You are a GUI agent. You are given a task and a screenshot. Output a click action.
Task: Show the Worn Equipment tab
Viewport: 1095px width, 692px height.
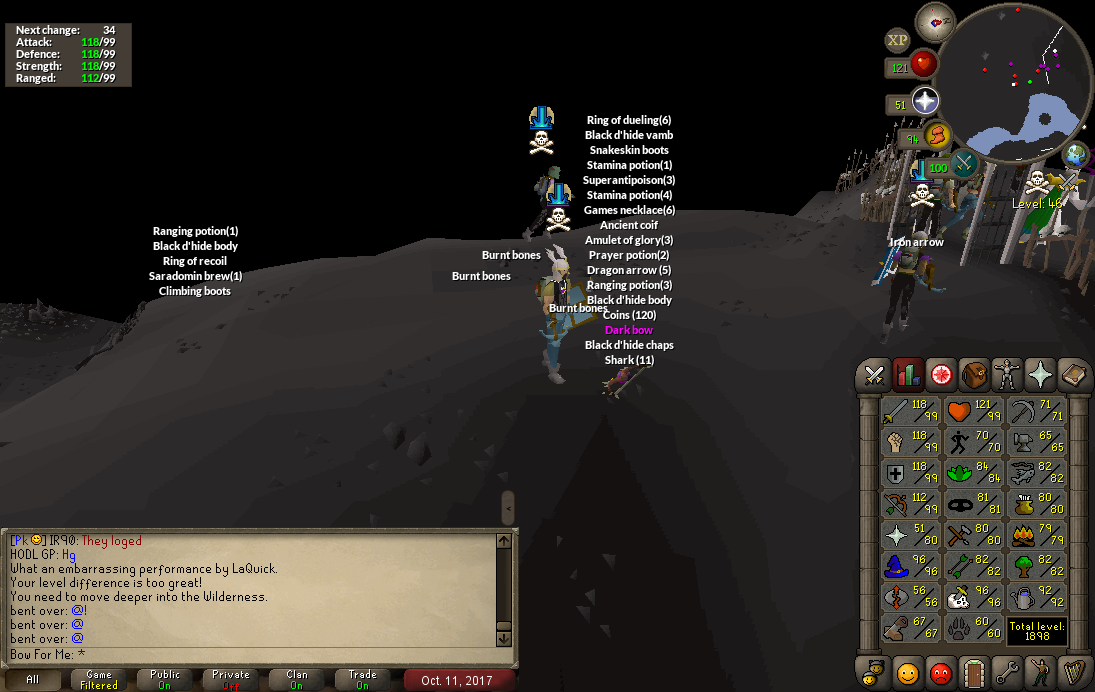tap(1007, 375)
